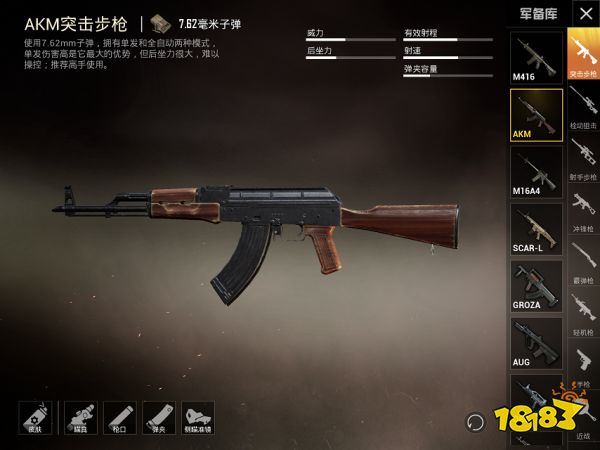Close the armory screen with the X
The width and height of the screenshot is (600, 450).
coord(584,14)
